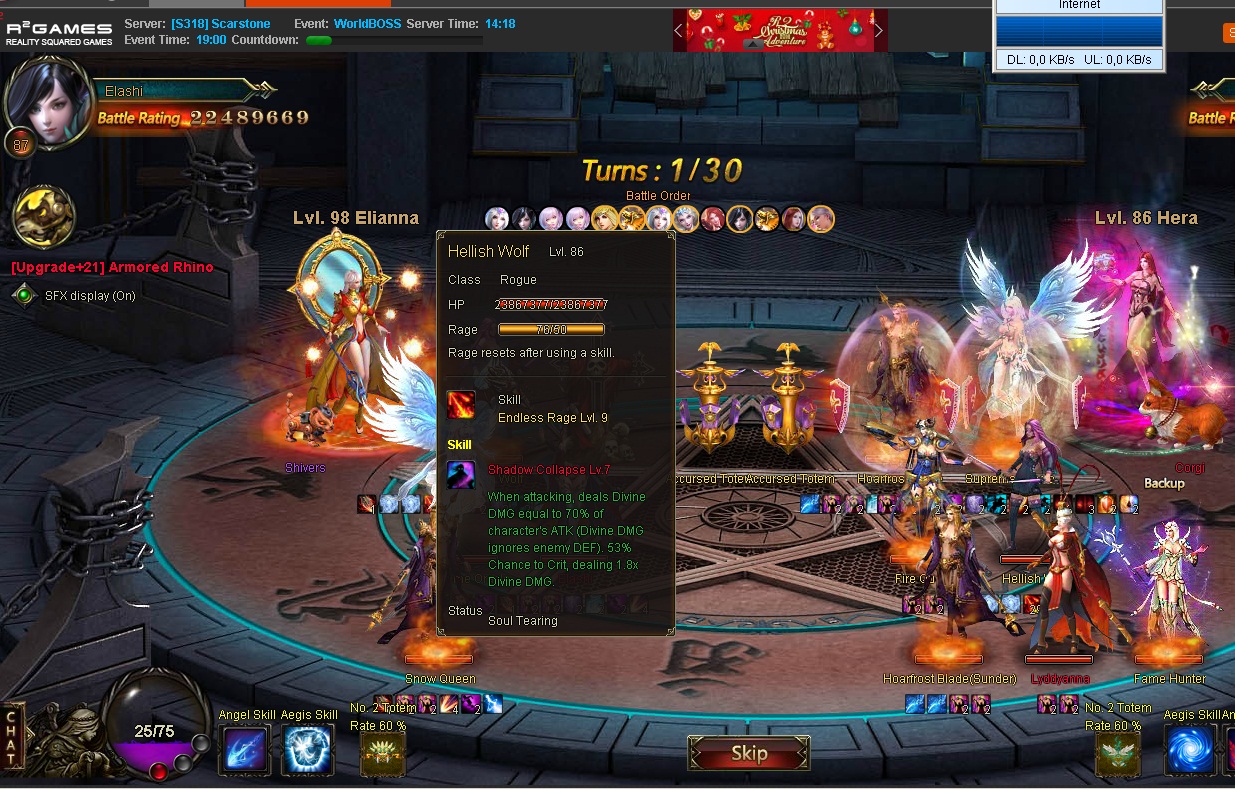Screen dimensions: 1235x790
Task: Click the S318 Scarstone server link
Action: [x=206, y=23]
